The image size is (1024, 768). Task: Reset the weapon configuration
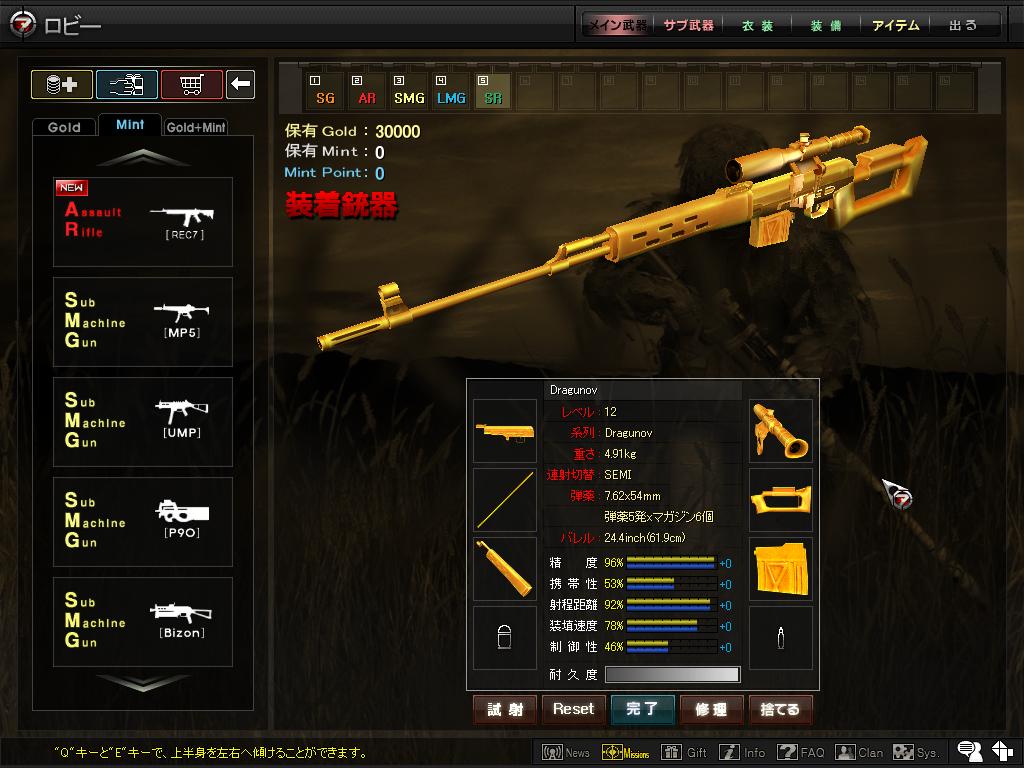pyautogui.click(x=573, y=709)
